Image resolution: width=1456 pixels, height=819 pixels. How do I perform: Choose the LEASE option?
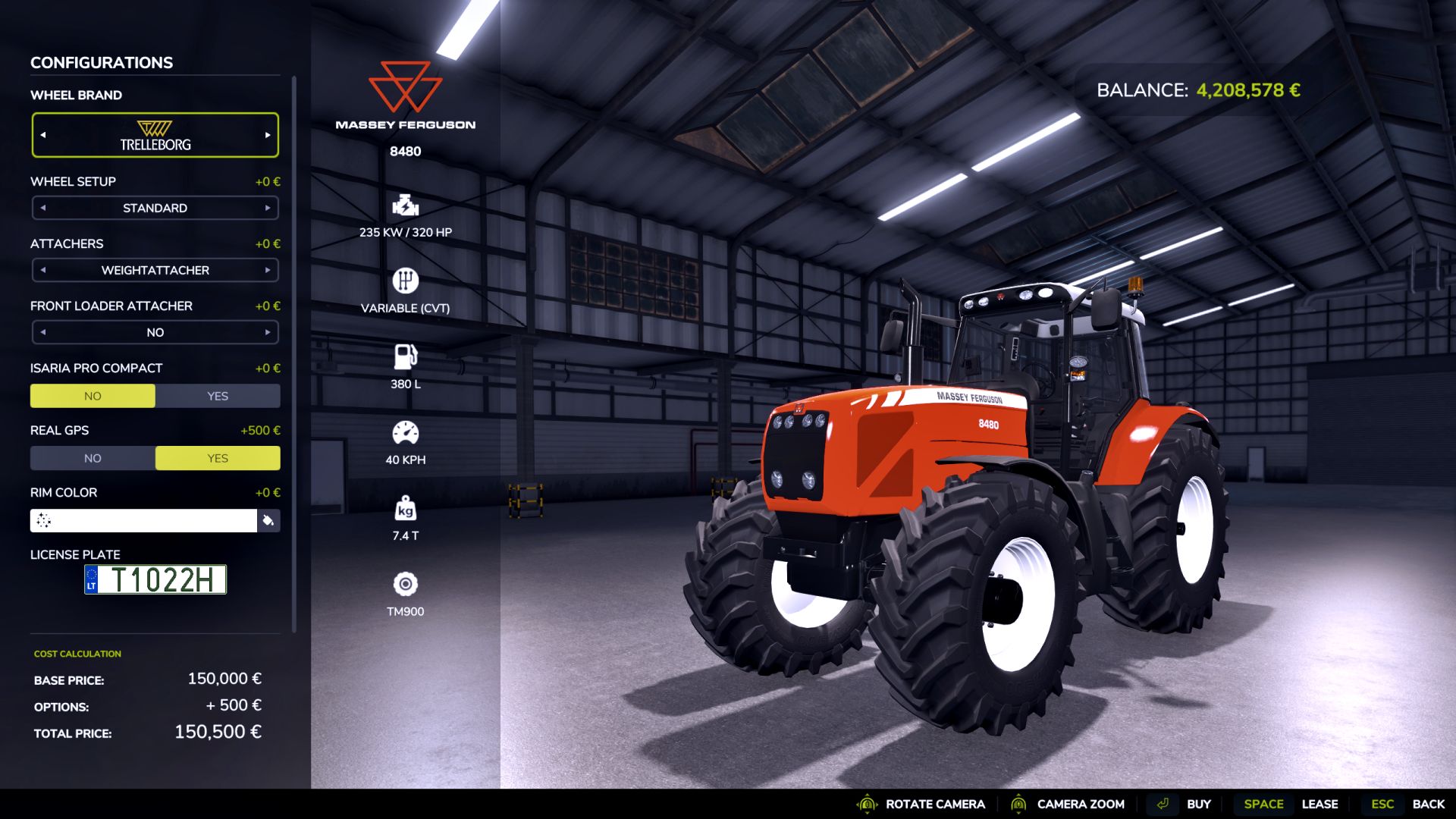(x=1320, y=803)
